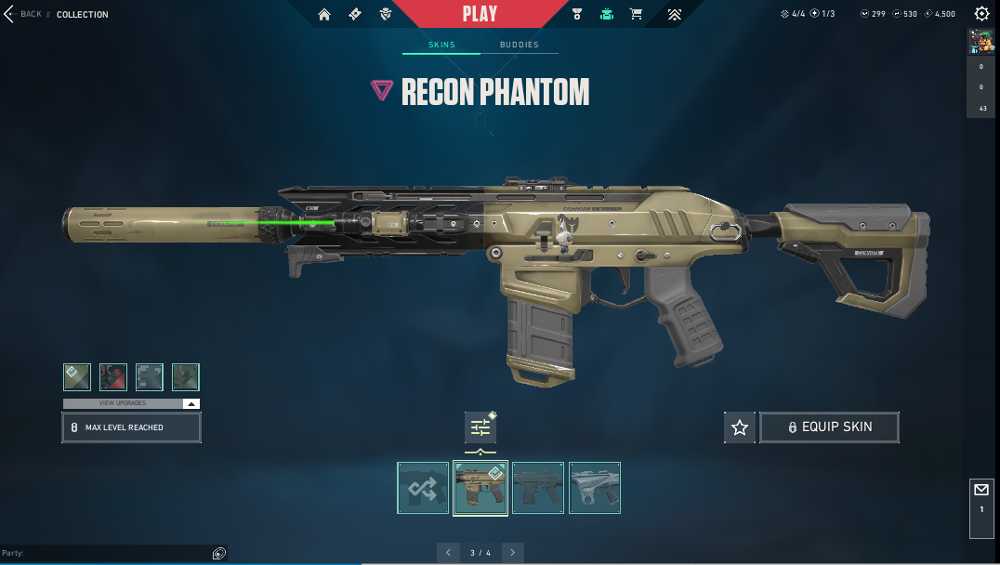Mark skin as favorite with star button
The image size is (1000, 565).
click(x=740, y=427)
